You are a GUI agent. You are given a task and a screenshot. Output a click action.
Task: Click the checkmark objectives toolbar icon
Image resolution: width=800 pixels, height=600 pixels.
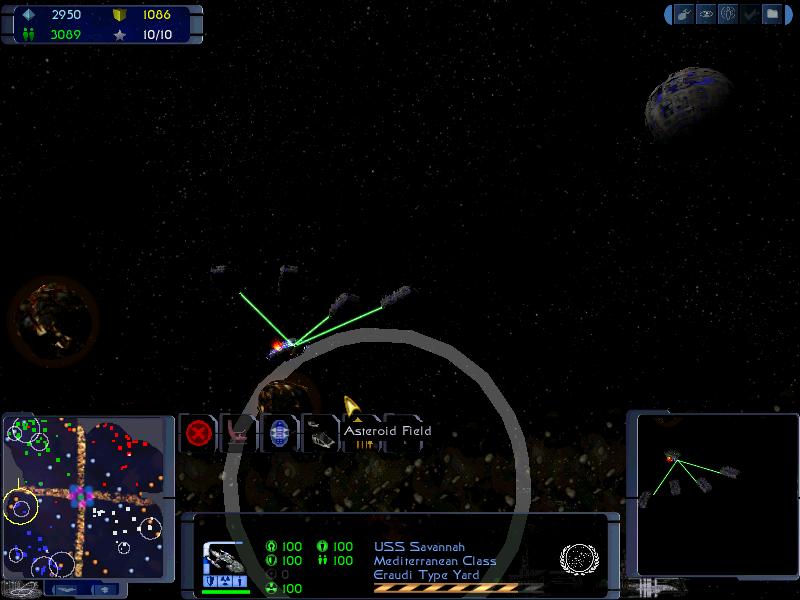[x=751, y=14]
